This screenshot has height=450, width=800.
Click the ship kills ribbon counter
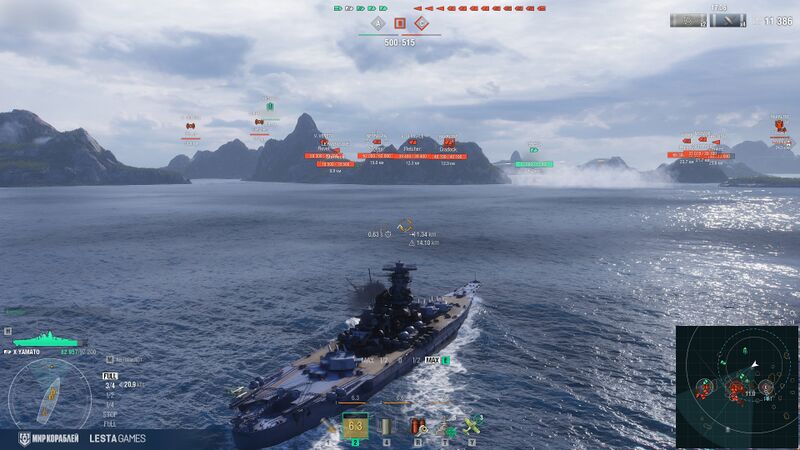pos(689,20)
